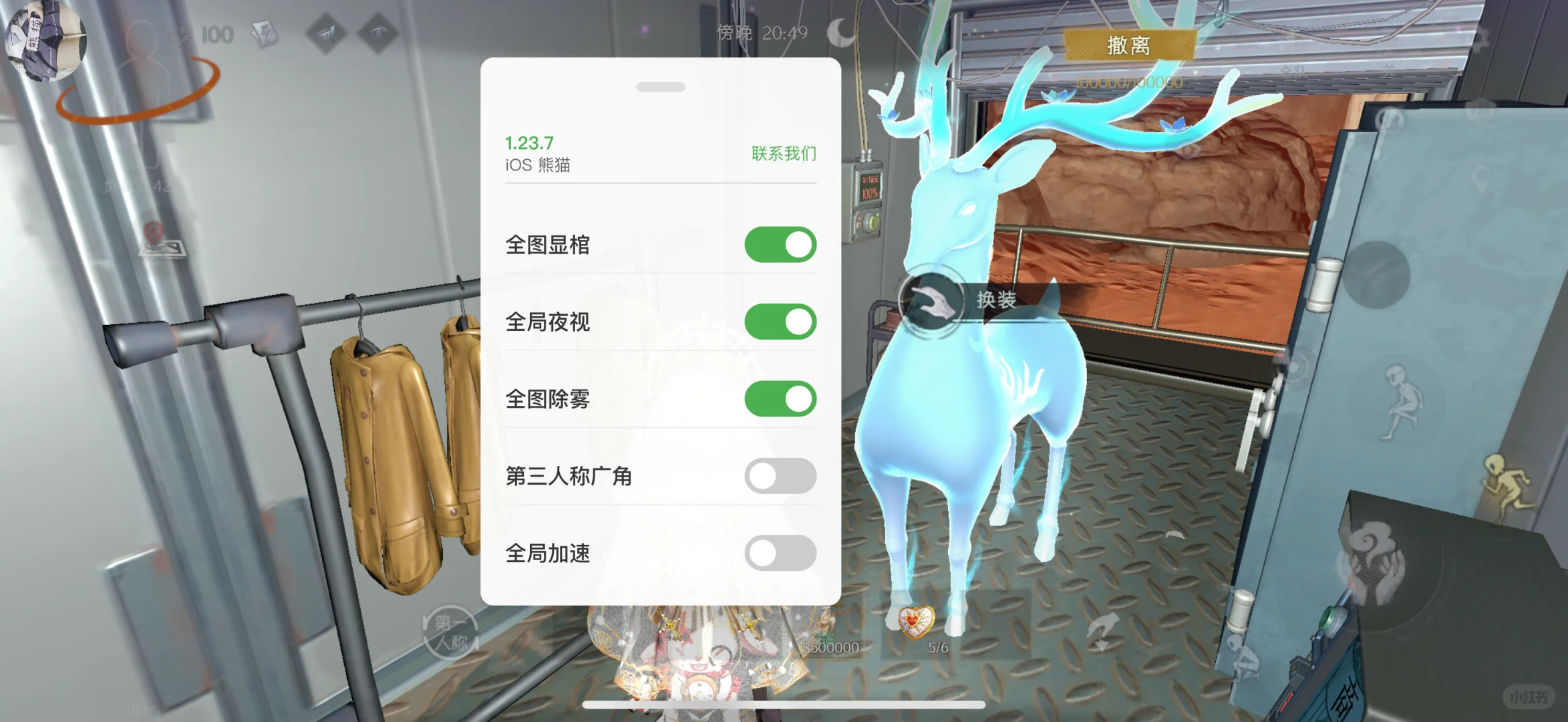The width and height of the screenshot is (1568, 722).
Task: Enable the 全局加速 toggle
Action: [780, 554]
